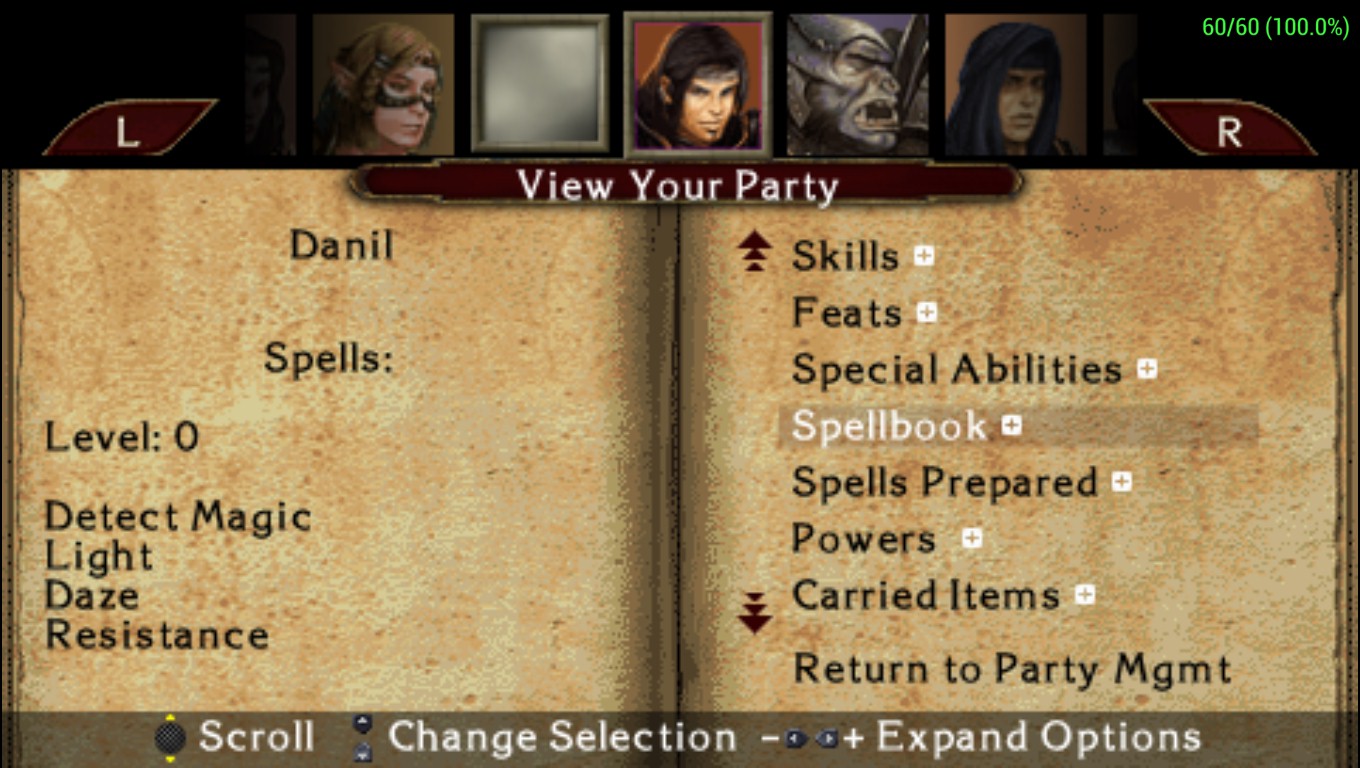Click the menu's downward scroll arrows

pyautogui.click(x=755, y=611)
